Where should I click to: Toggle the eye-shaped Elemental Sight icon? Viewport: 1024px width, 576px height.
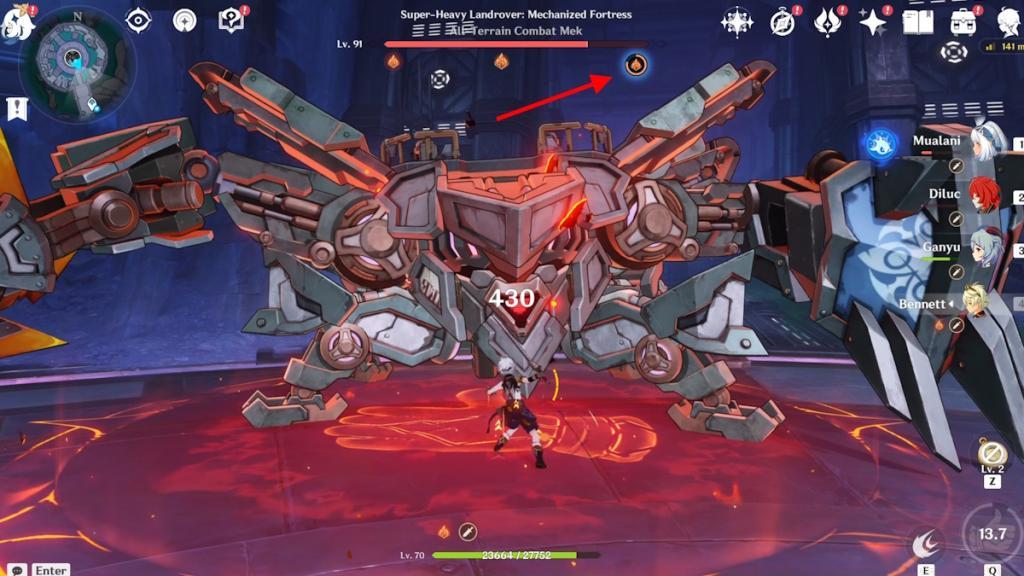pos(138,20)
